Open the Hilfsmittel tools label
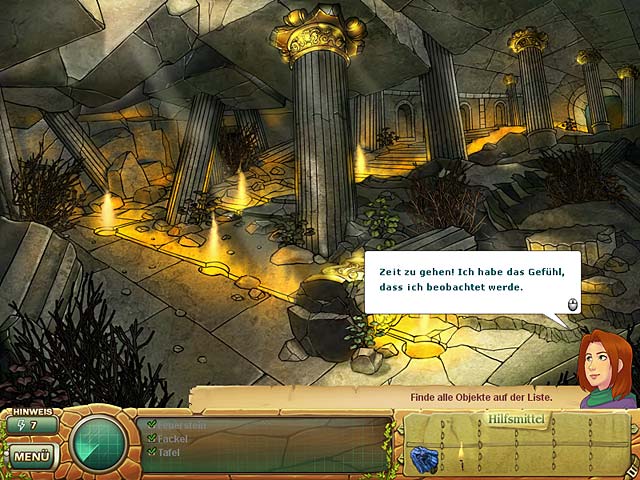The image size is (640, 480). point(516,418)
